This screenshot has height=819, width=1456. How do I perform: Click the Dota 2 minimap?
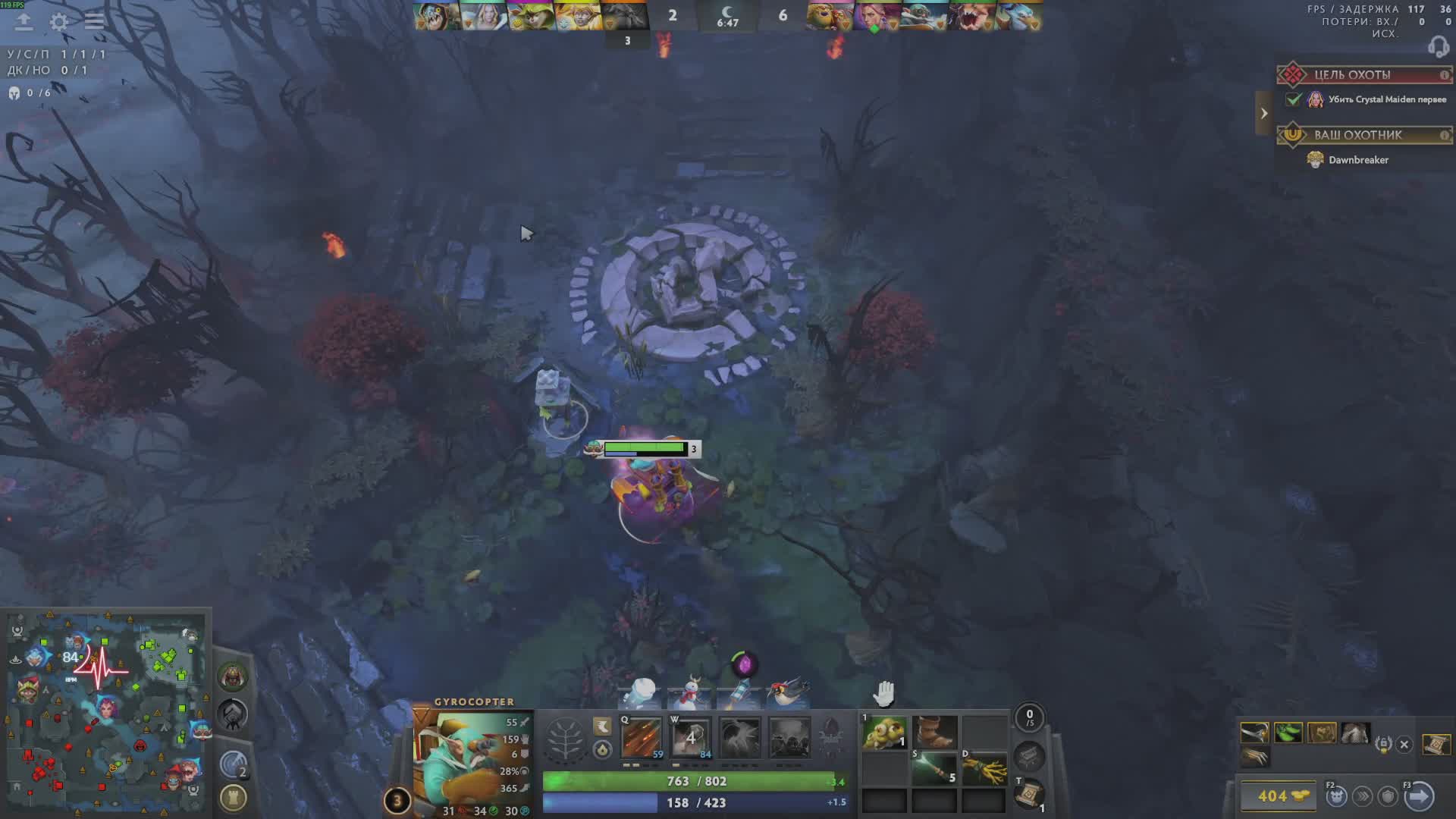pos(106,713)
